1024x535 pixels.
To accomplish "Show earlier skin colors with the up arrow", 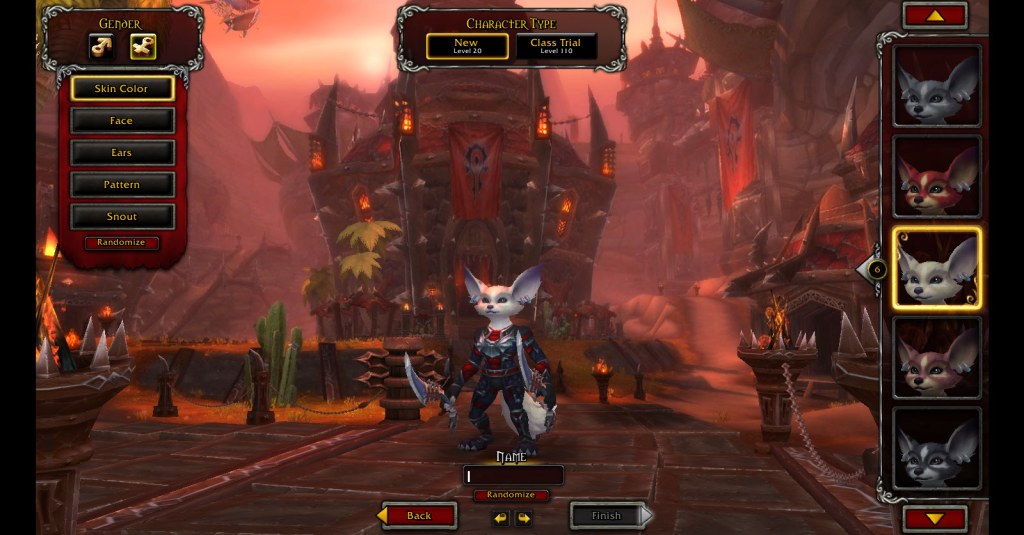I will point(935,15).
